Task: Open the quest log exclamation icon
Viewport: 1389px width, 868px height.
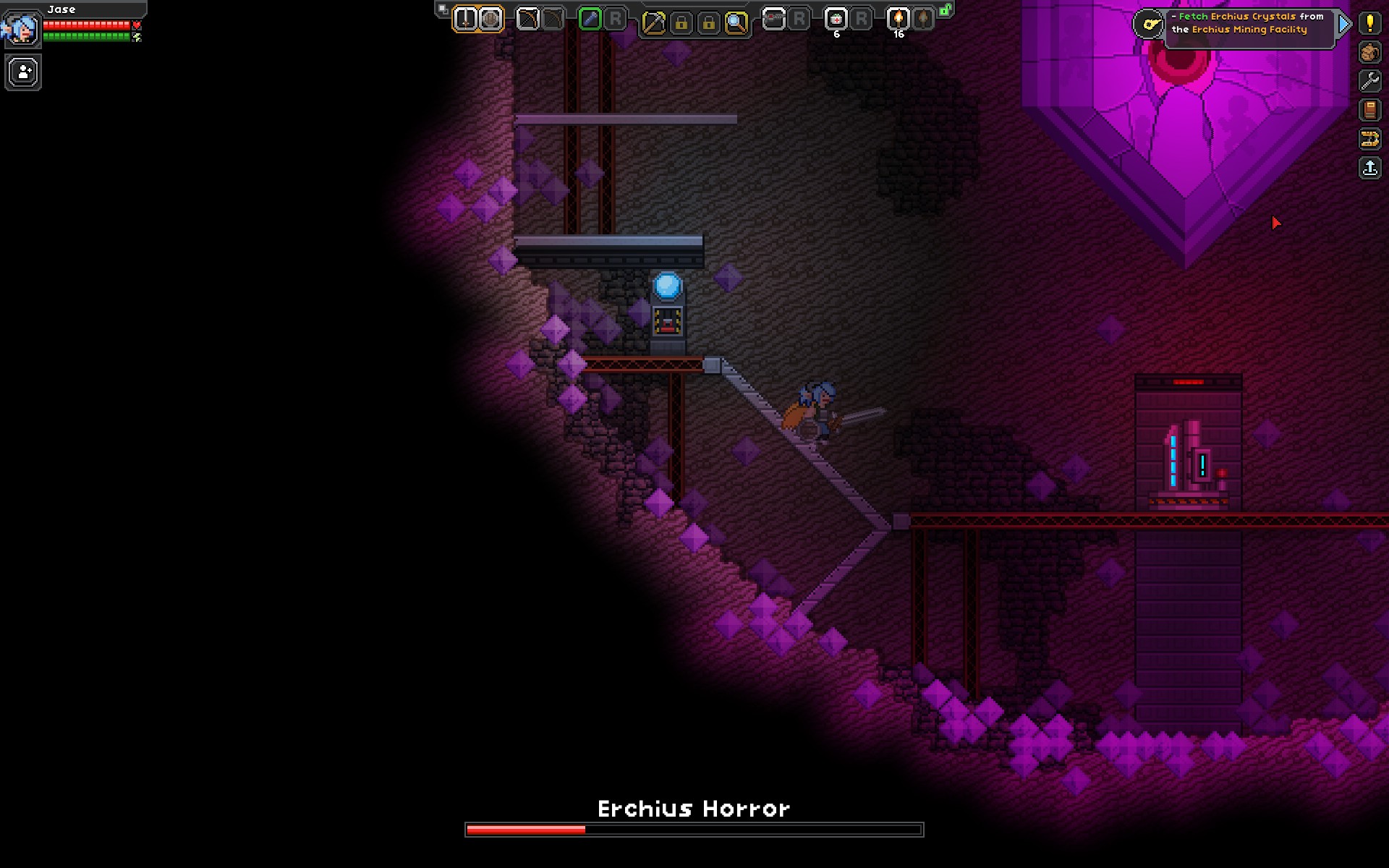Action: click(1369, 23)
